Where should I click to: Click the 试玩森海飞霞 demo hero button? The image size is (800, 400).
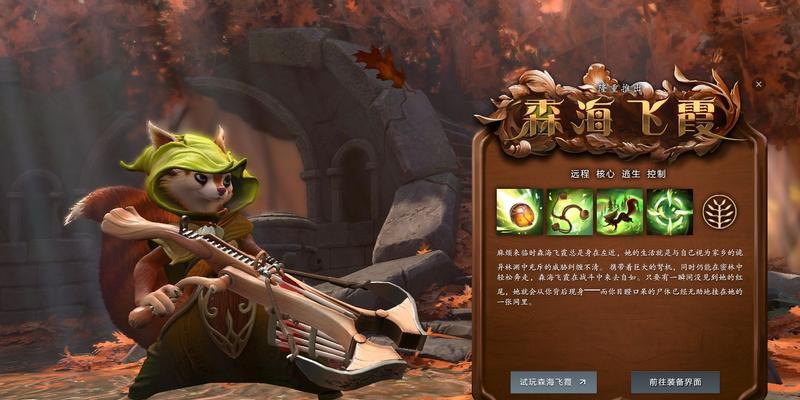553,381
